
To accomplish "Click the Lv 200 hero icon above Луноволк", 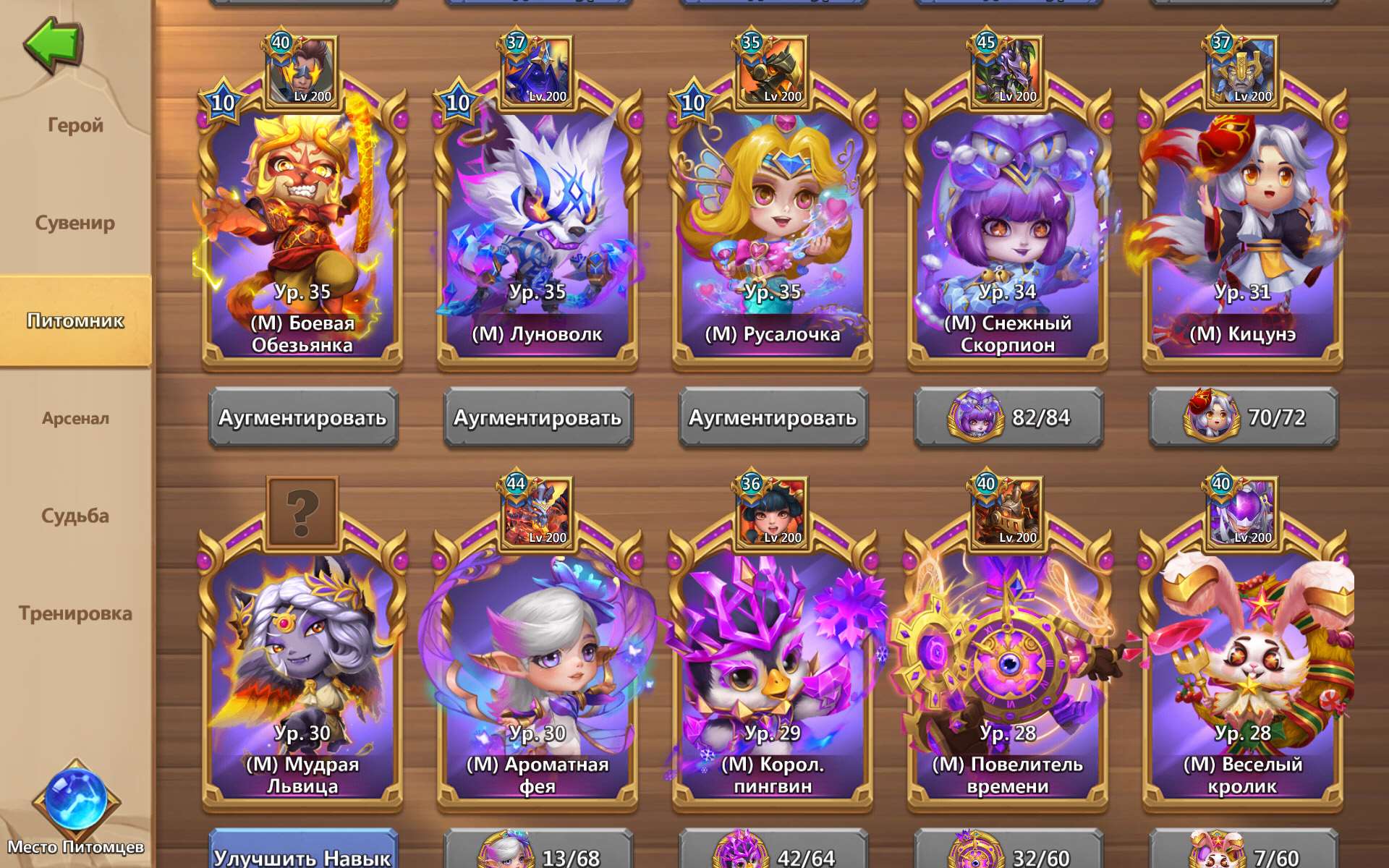I will point(535,69).
